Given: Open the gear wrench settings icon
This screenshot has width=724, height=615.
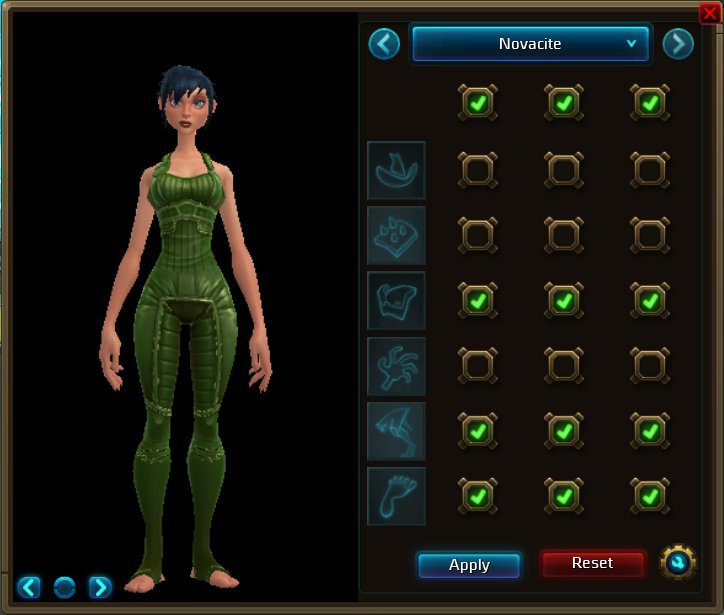Looking at the screenshot, I should (x=678, y=563).
